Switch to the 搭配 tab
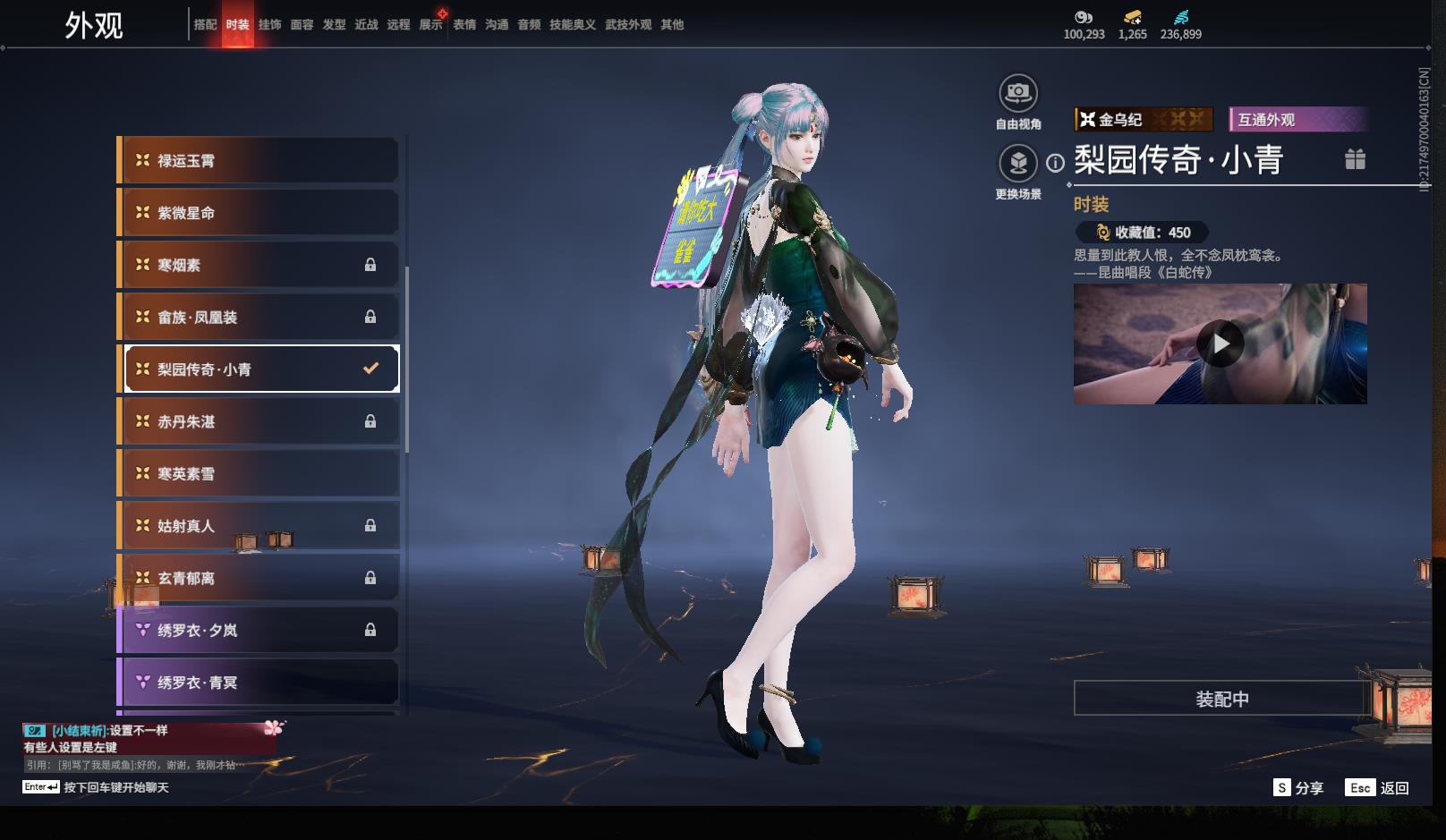The height and width of the screenshot is (840, 1446). point(205,25)
